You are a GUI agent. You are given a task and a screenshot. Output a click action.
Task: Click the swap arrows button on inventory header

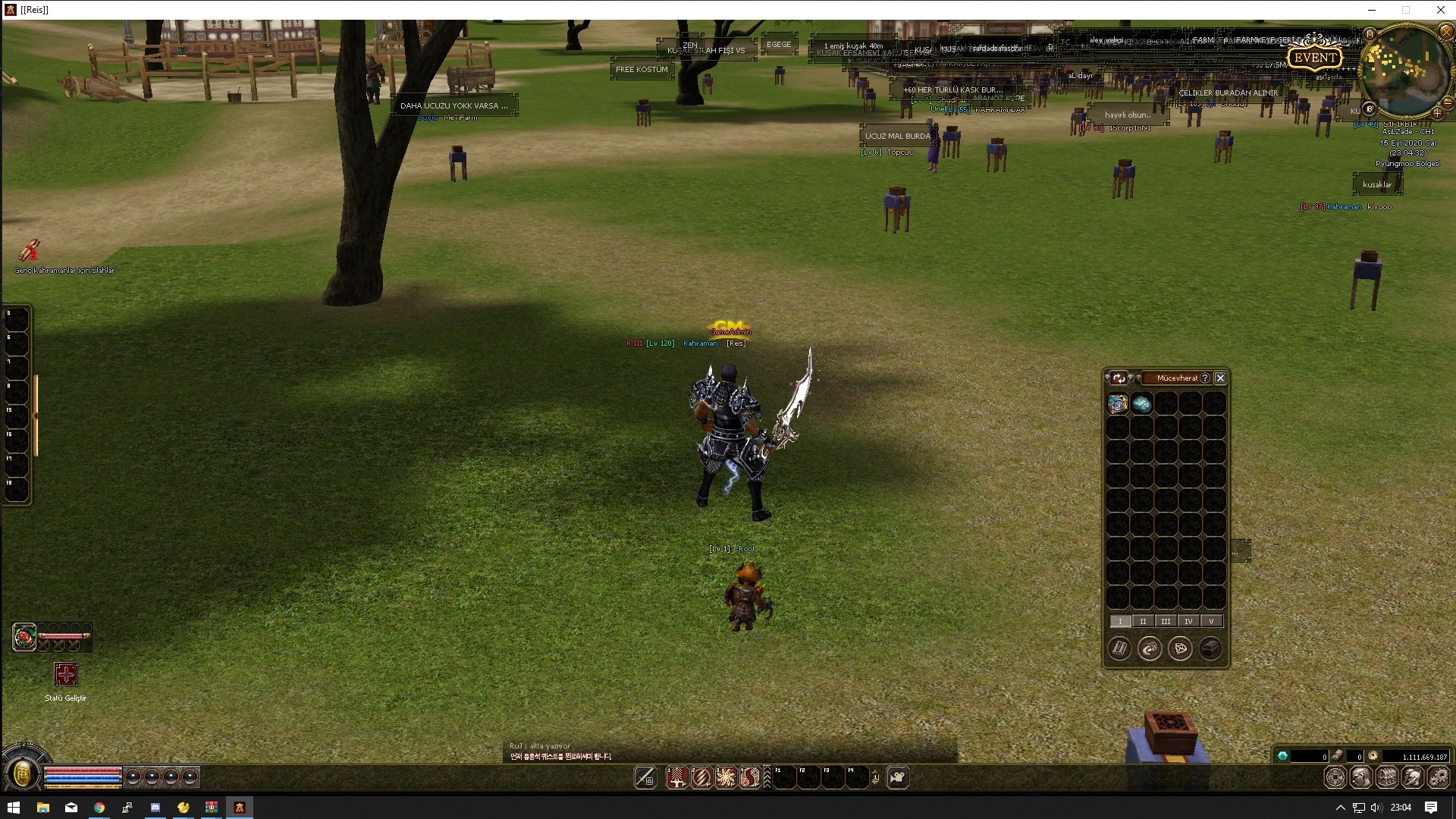pyautogui.click(x=1119, y=378)
